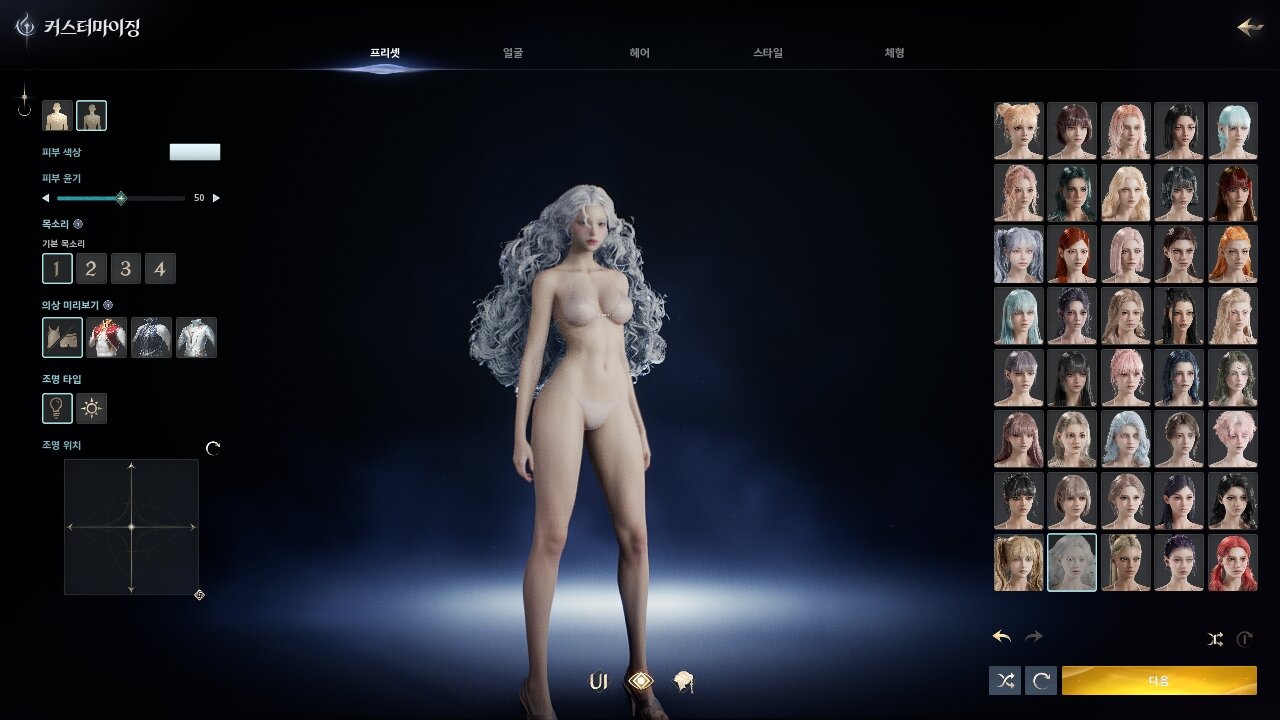This screenshot has width=1280, height=720.
Task: Choose voice option 3
Action: pyautogui.click(x=125, y=268)
